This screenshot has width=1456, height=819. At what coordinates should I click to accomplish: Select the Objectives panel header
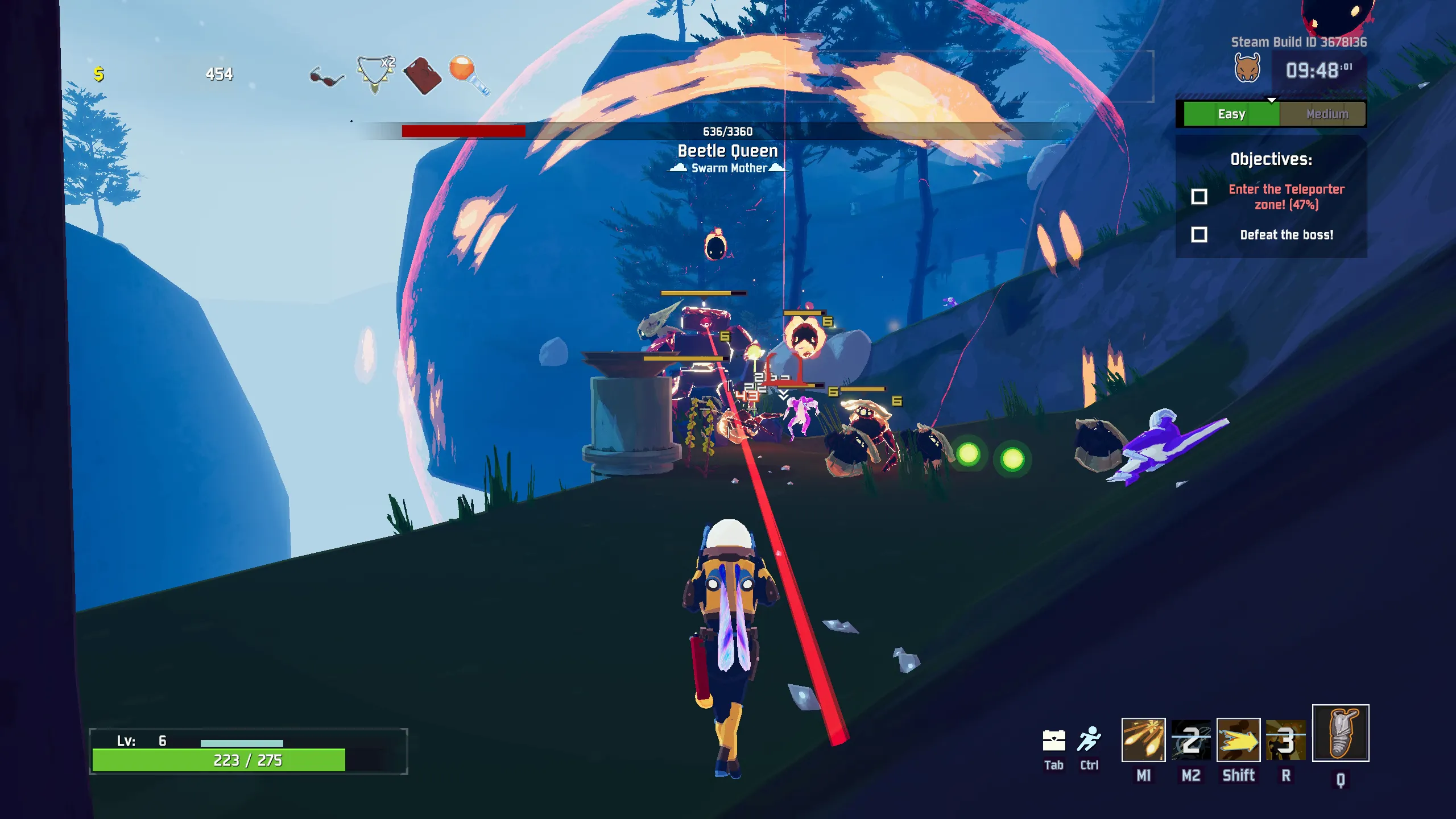point(1271,159)
